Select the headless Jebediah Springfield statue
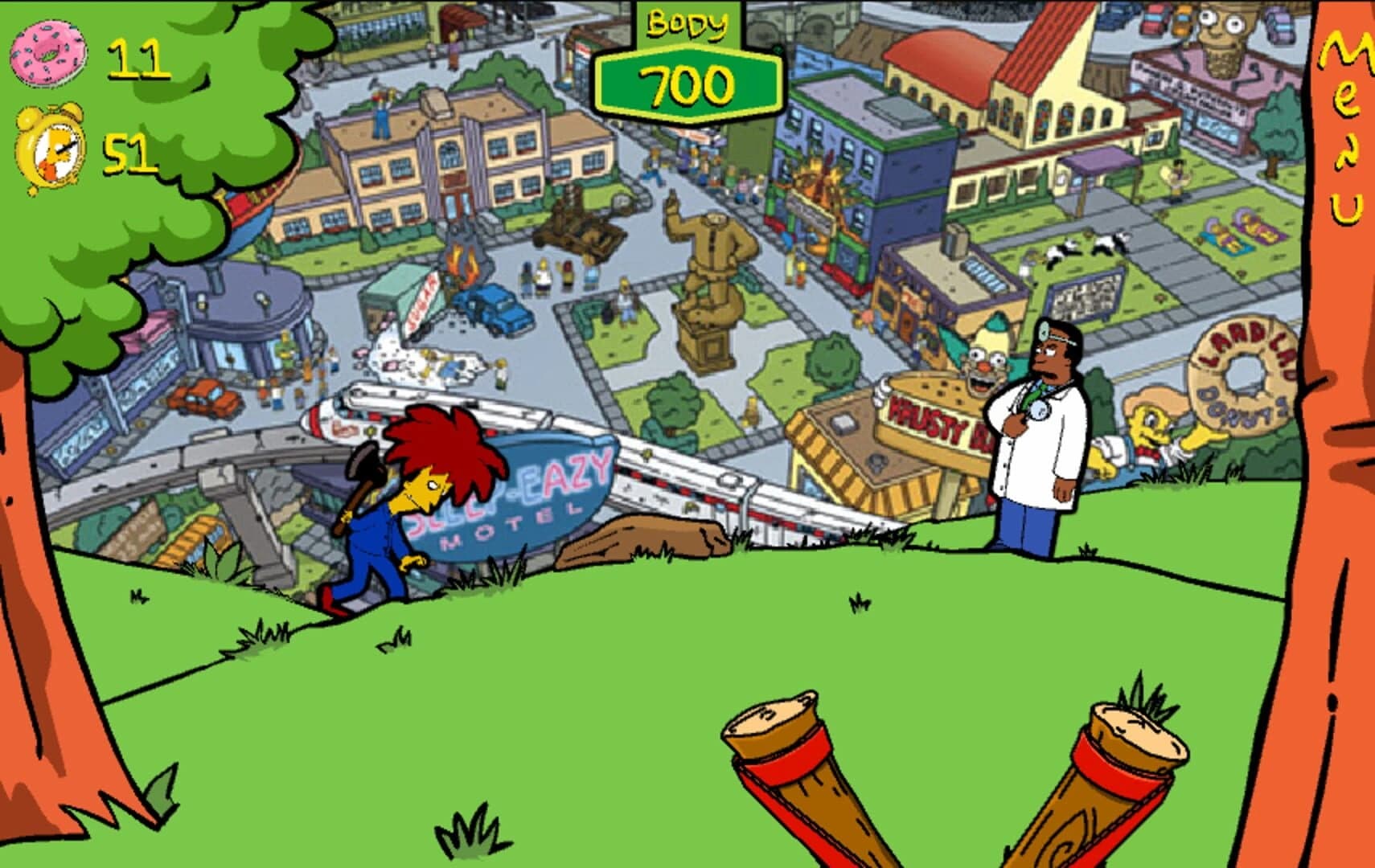This screenshot has height=868, width=1375. click(x=708, y=265)
